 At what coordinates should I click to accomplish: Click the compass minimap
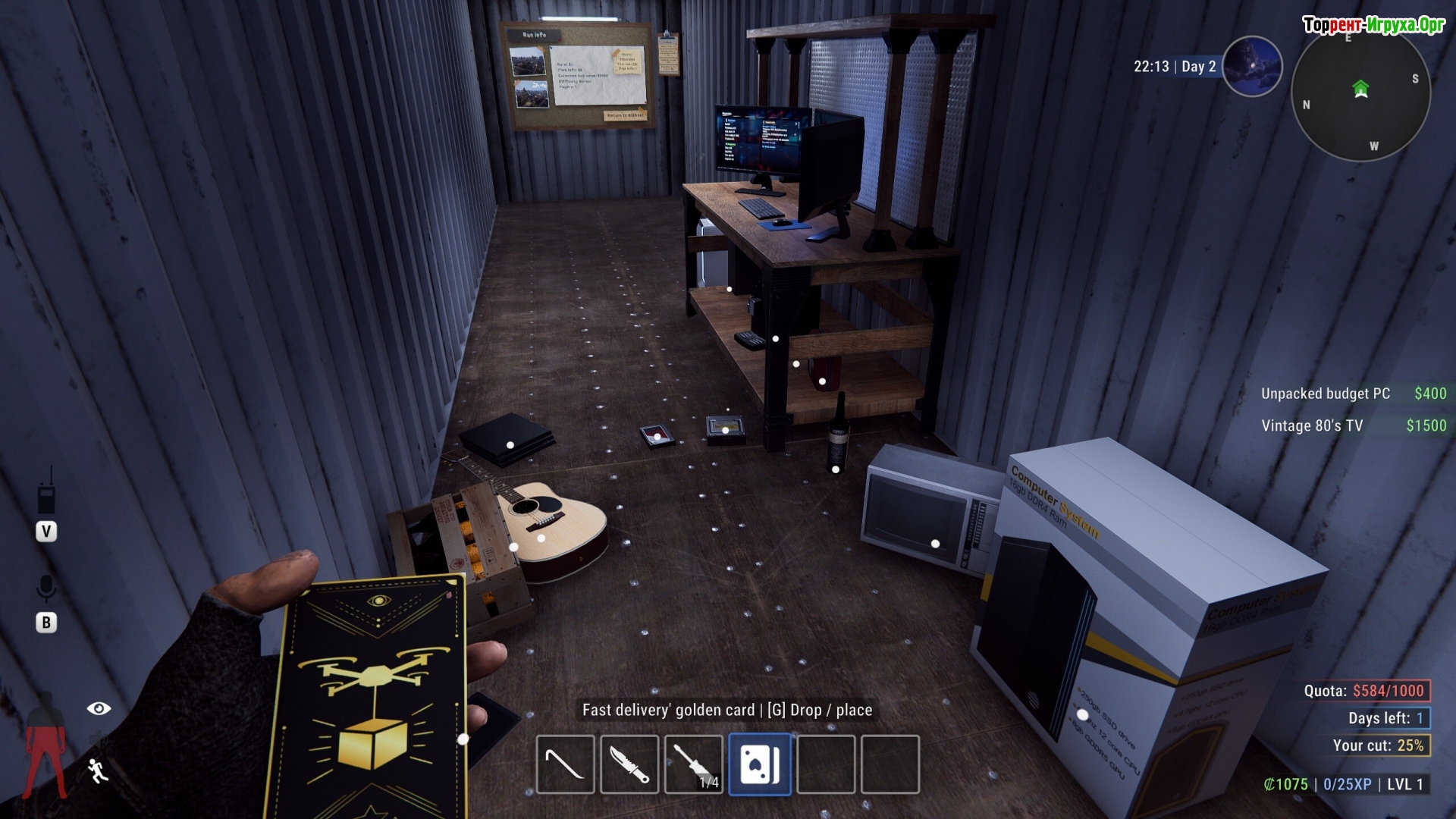[x=1360, y=95]
